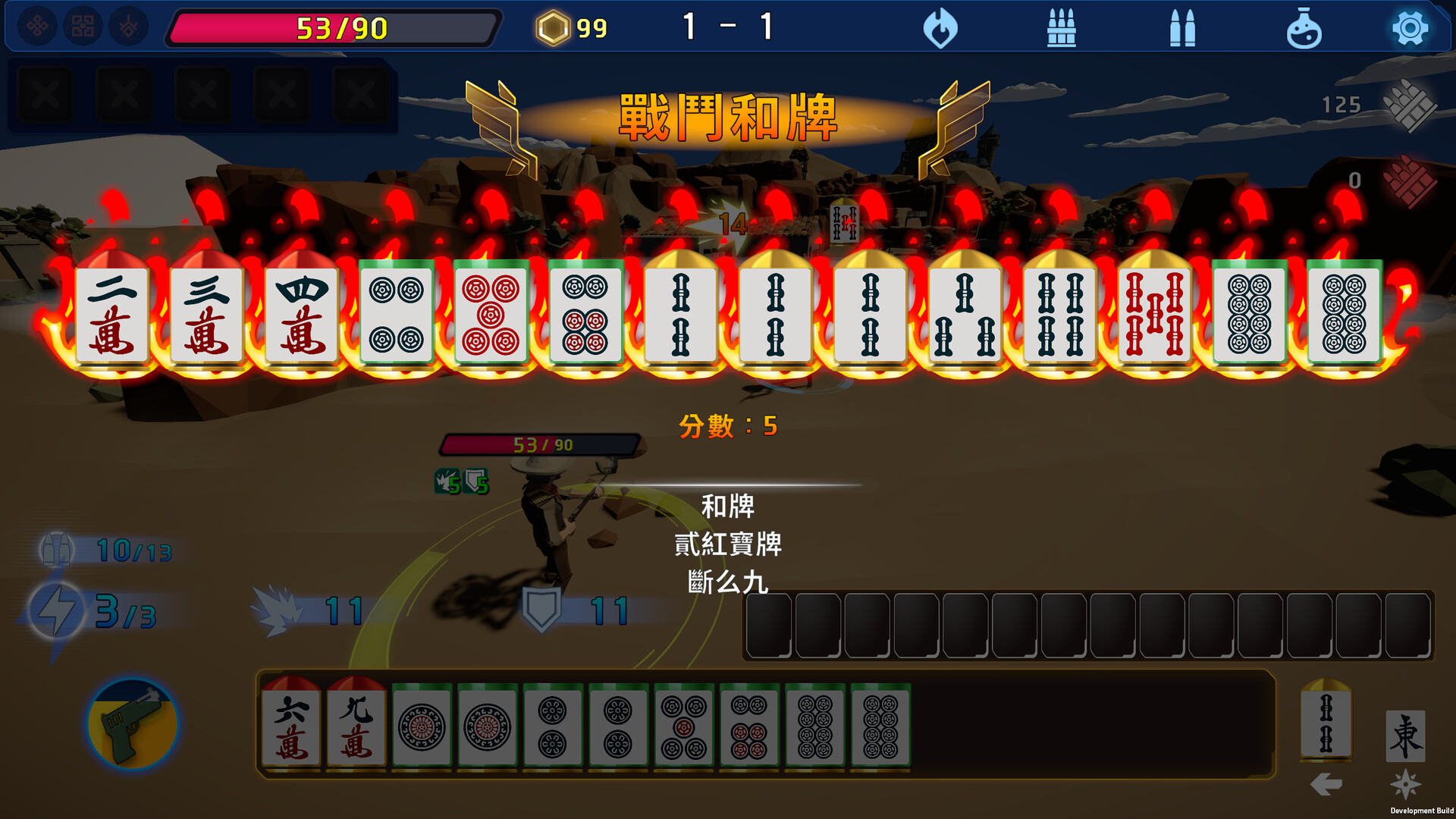Click the 東 East wind tile
Image resolution: width=1456 pixels, height=819 pixels.
click(x=1405, y=736)
